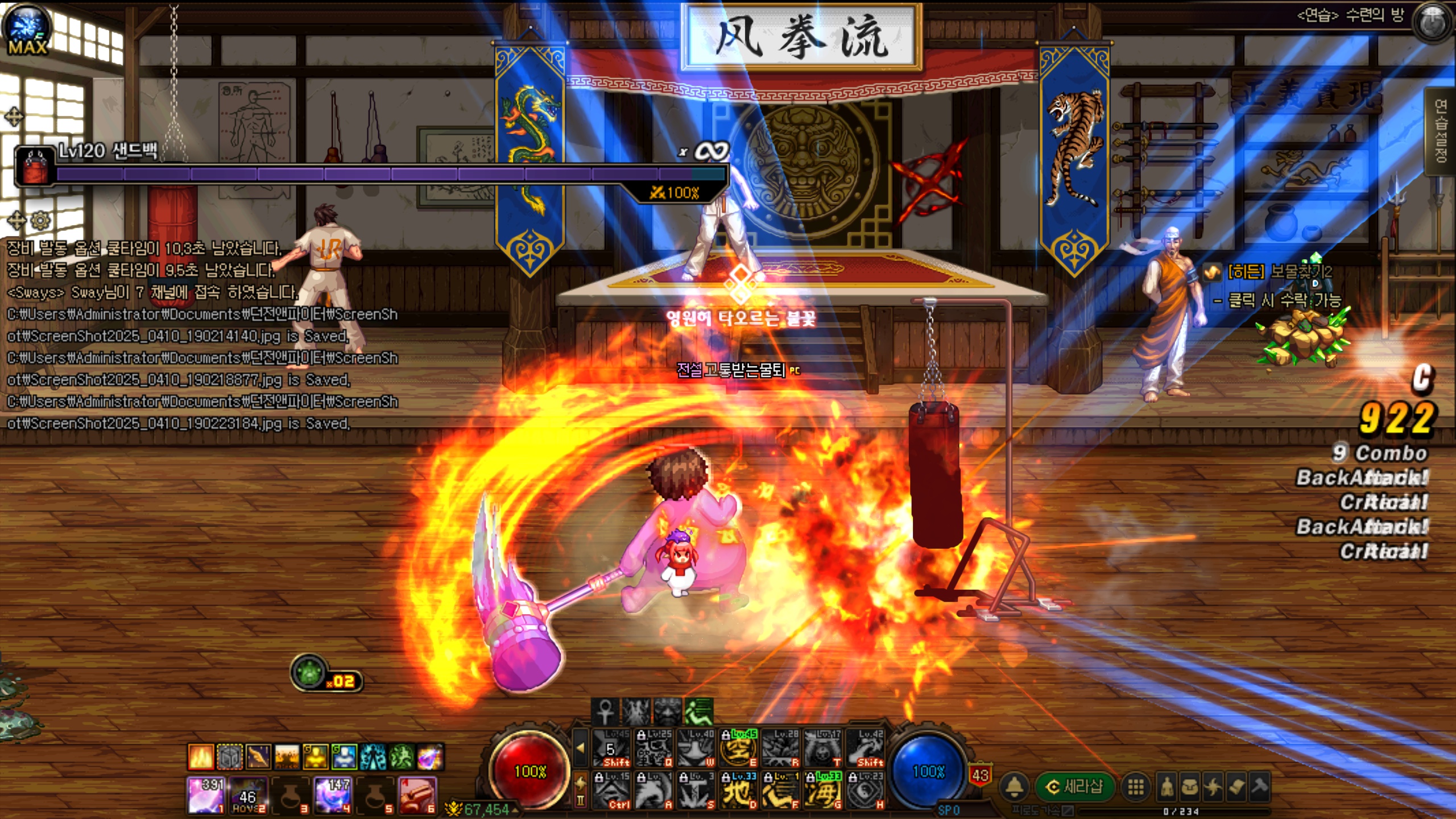Open the auction hammer icon
The image size is (1456, 819).
pyautogui.click(x=1260, y=787)
